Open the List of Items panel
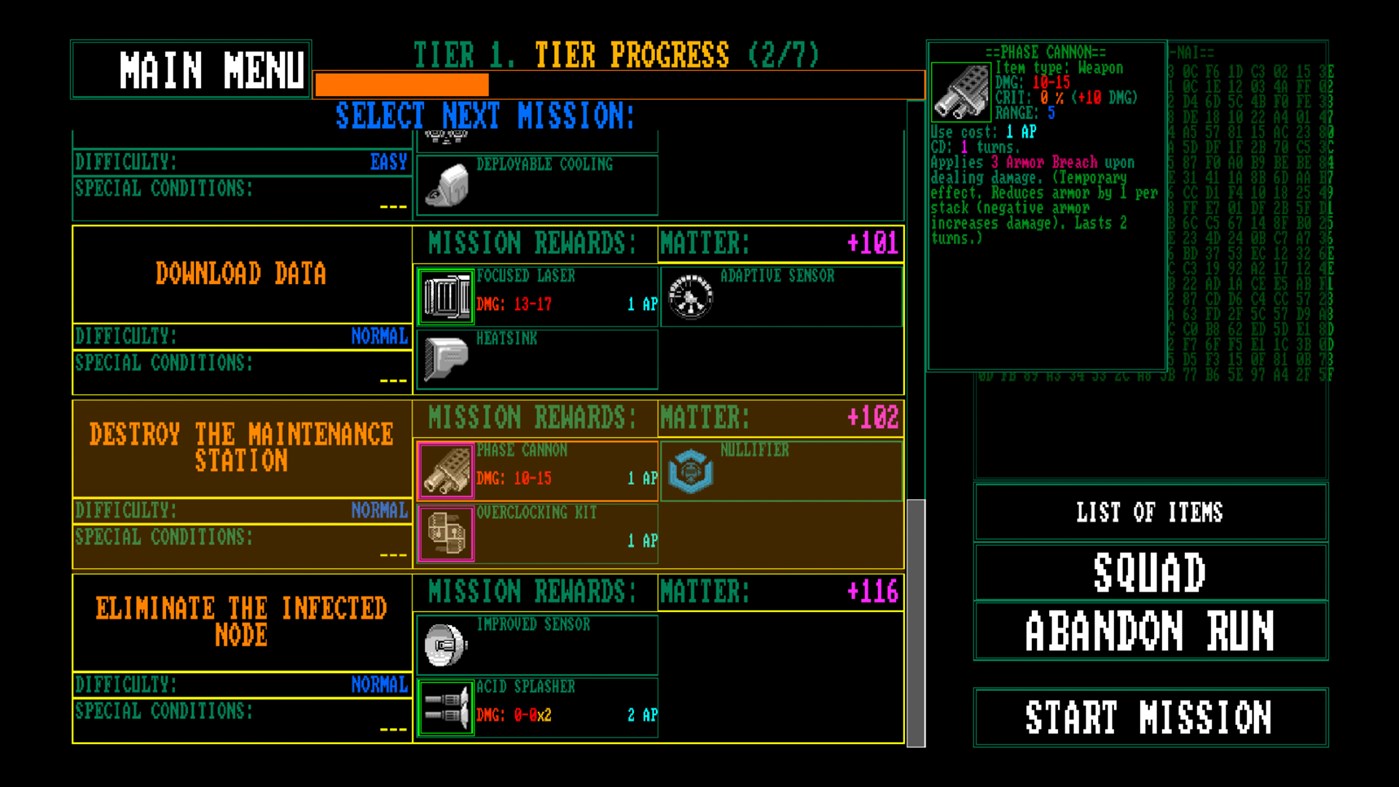The height and width of the screenshot is (787, 1399). [x=1149, y=513]
